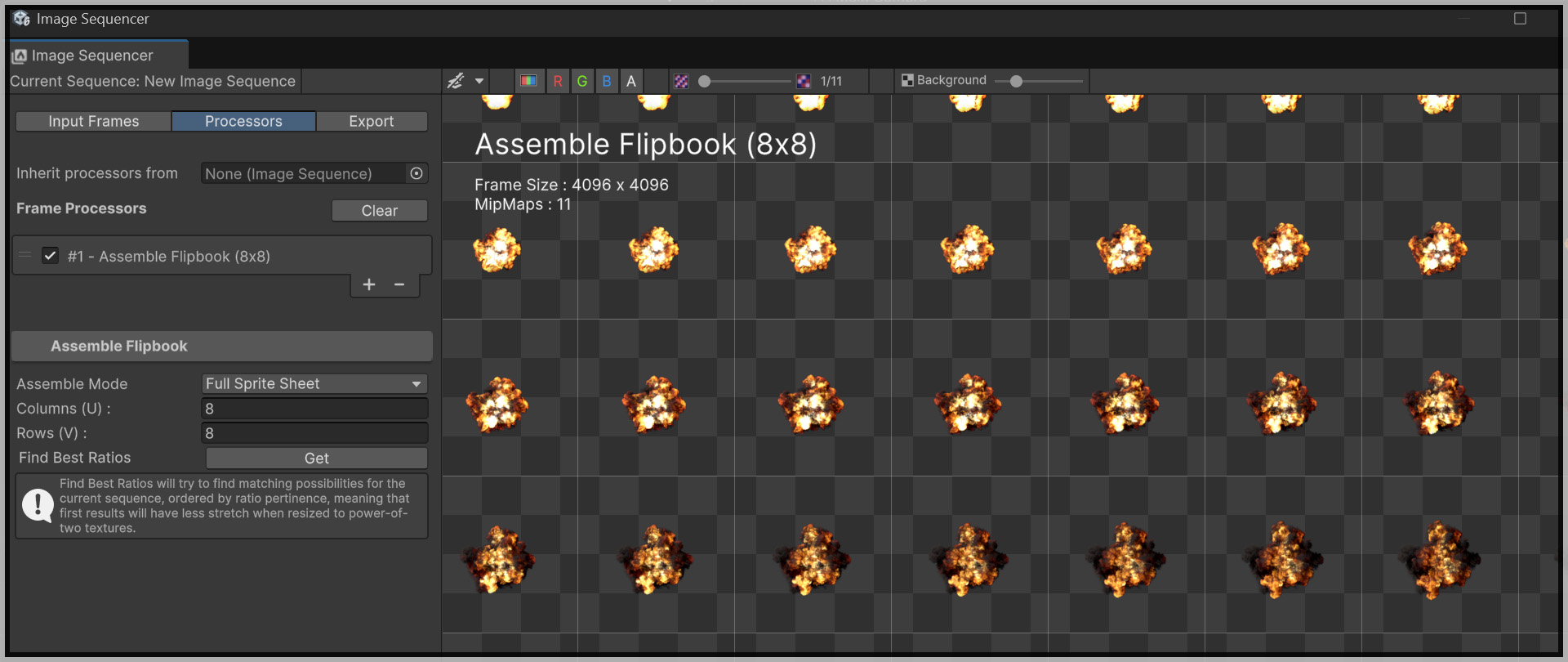Viewport: 1568px width, 662px height.
Task: Toggle the warning note about Find Best Ratios
Action: point(38,505)
